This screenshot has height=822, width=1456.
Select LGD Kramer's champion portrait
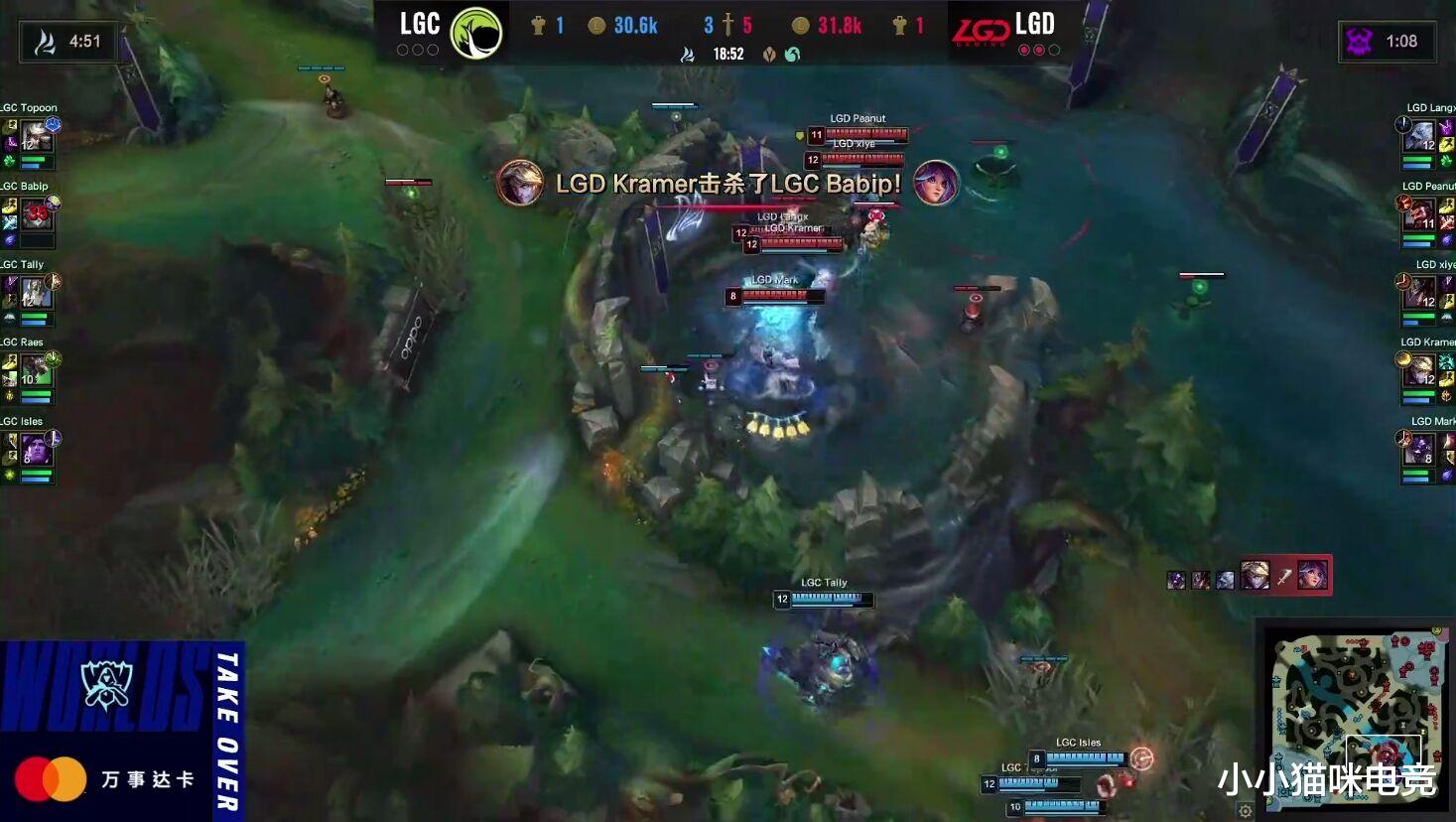(x=1421, y=369)
